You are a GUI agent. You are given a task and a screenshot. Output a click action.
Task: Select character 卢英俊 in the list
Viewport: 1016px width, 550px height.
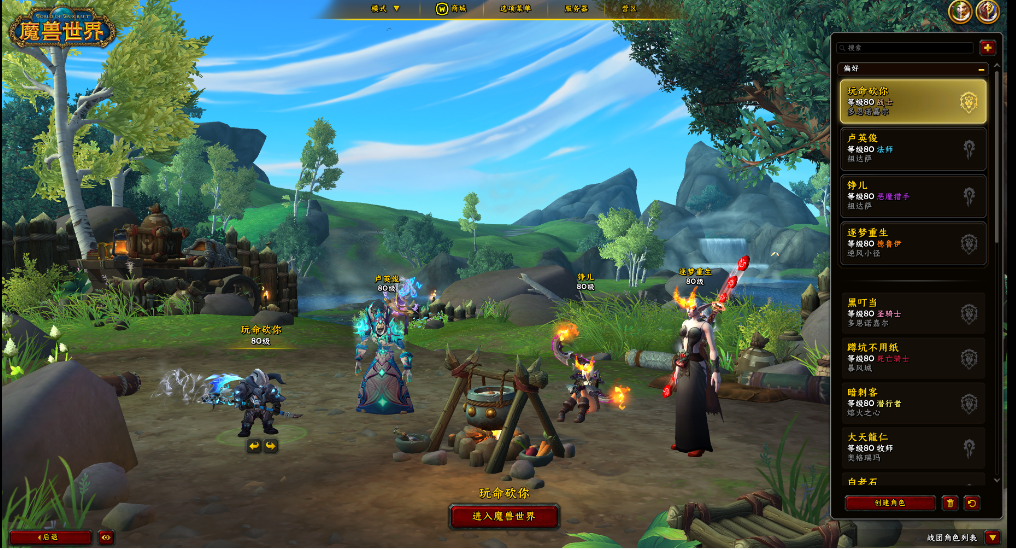tap(912, 148)
